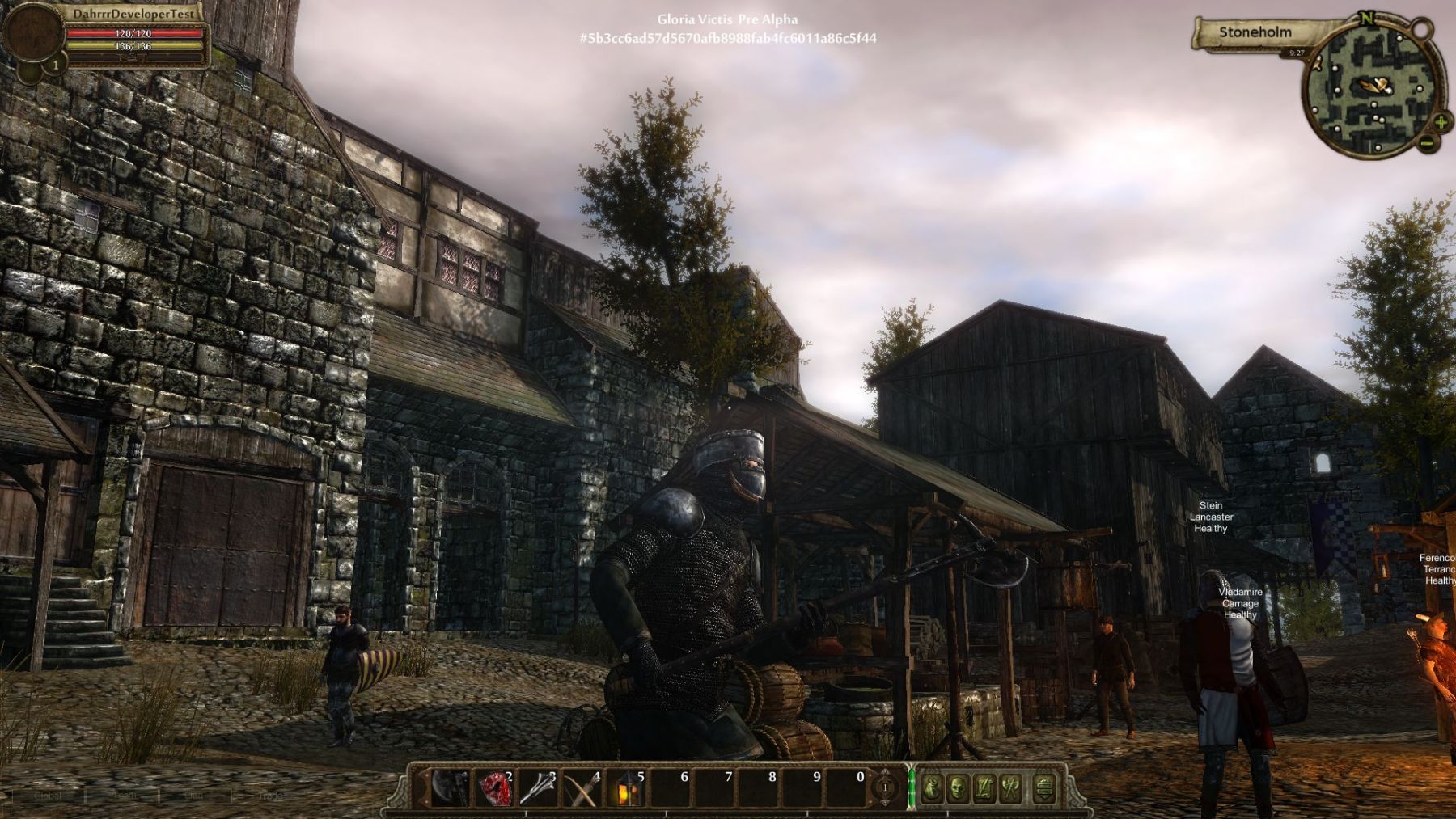Switch to the Trade chat tab

pyautogui.click(x=269, y=796)
